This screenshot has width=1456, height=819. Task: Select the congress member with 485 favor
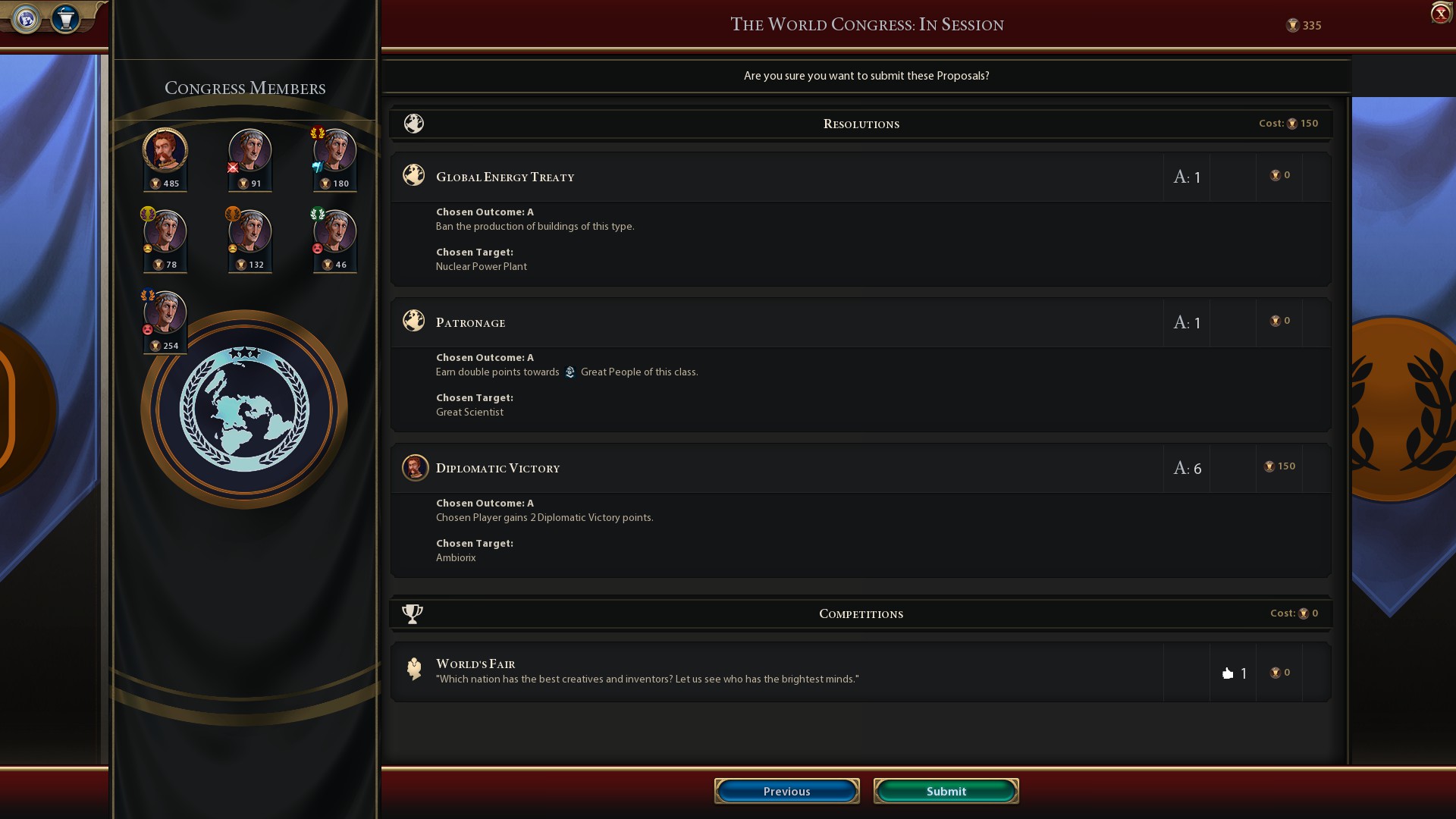[165, 151]
